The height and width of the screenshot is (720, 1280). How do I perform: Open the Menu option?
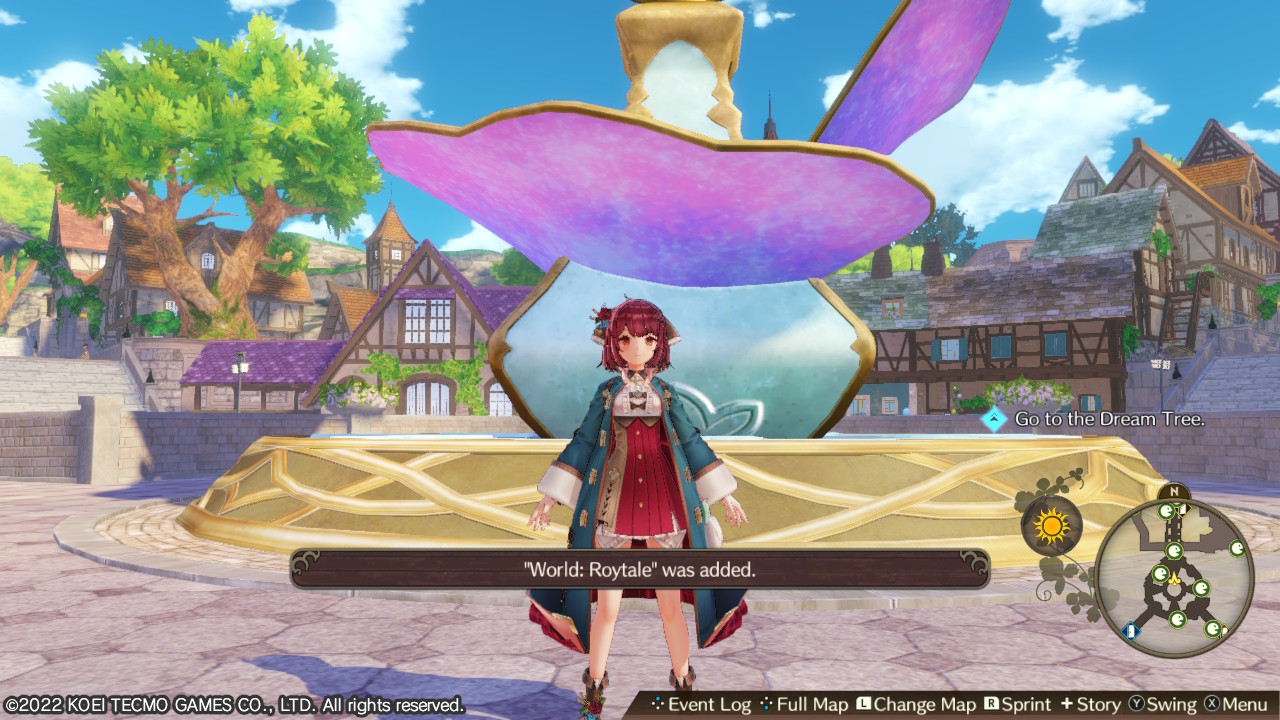point(1236,705)
